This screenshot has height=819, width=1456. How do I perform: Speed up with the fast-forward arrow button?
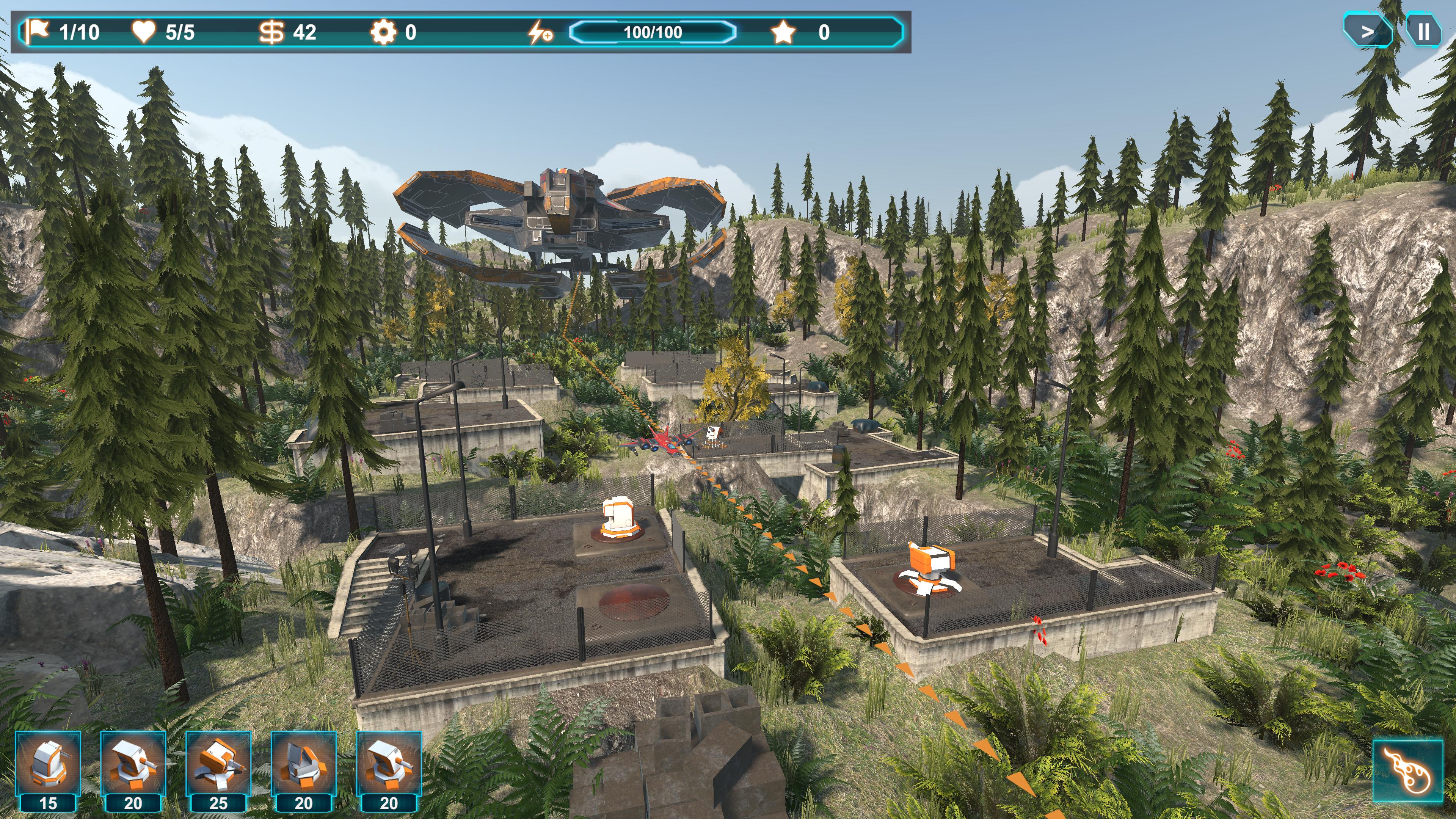tap(1367, 31)
